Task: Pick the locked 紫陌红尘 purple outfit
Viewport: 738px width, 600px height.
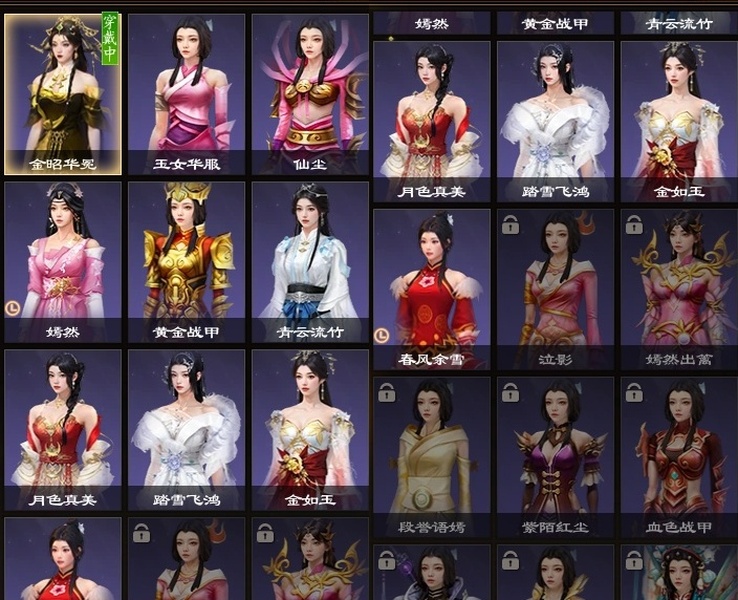Action: [x=554, y=456]
